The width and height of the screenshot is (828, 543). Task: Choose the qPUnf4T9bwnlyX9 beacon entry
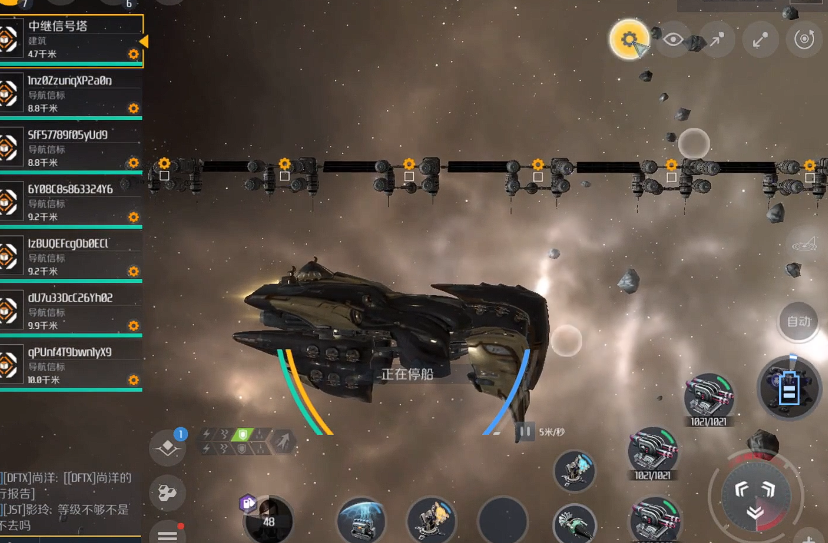[70, 366]
